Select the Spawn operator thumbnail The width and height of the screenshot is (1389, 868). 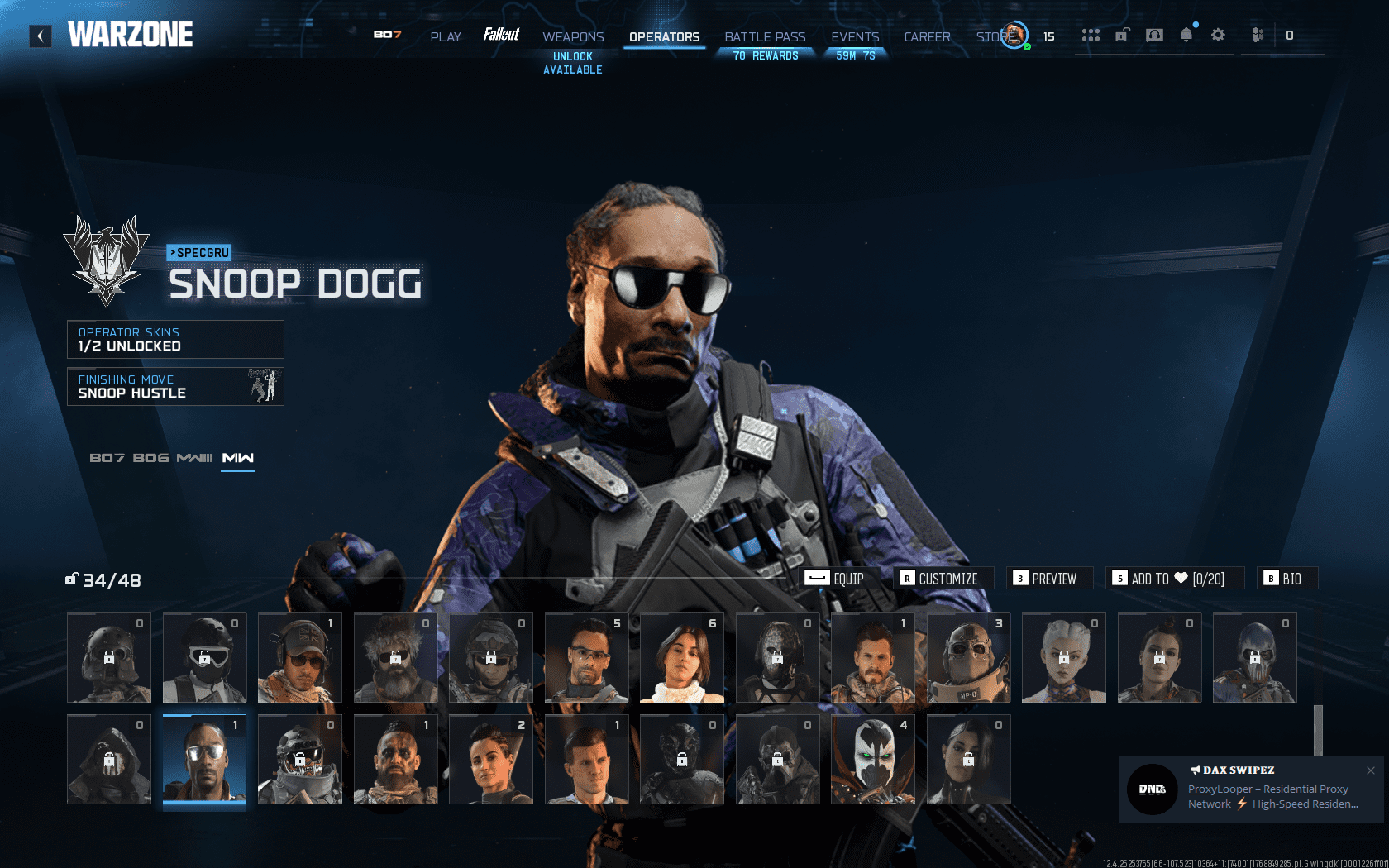(872, 759)
